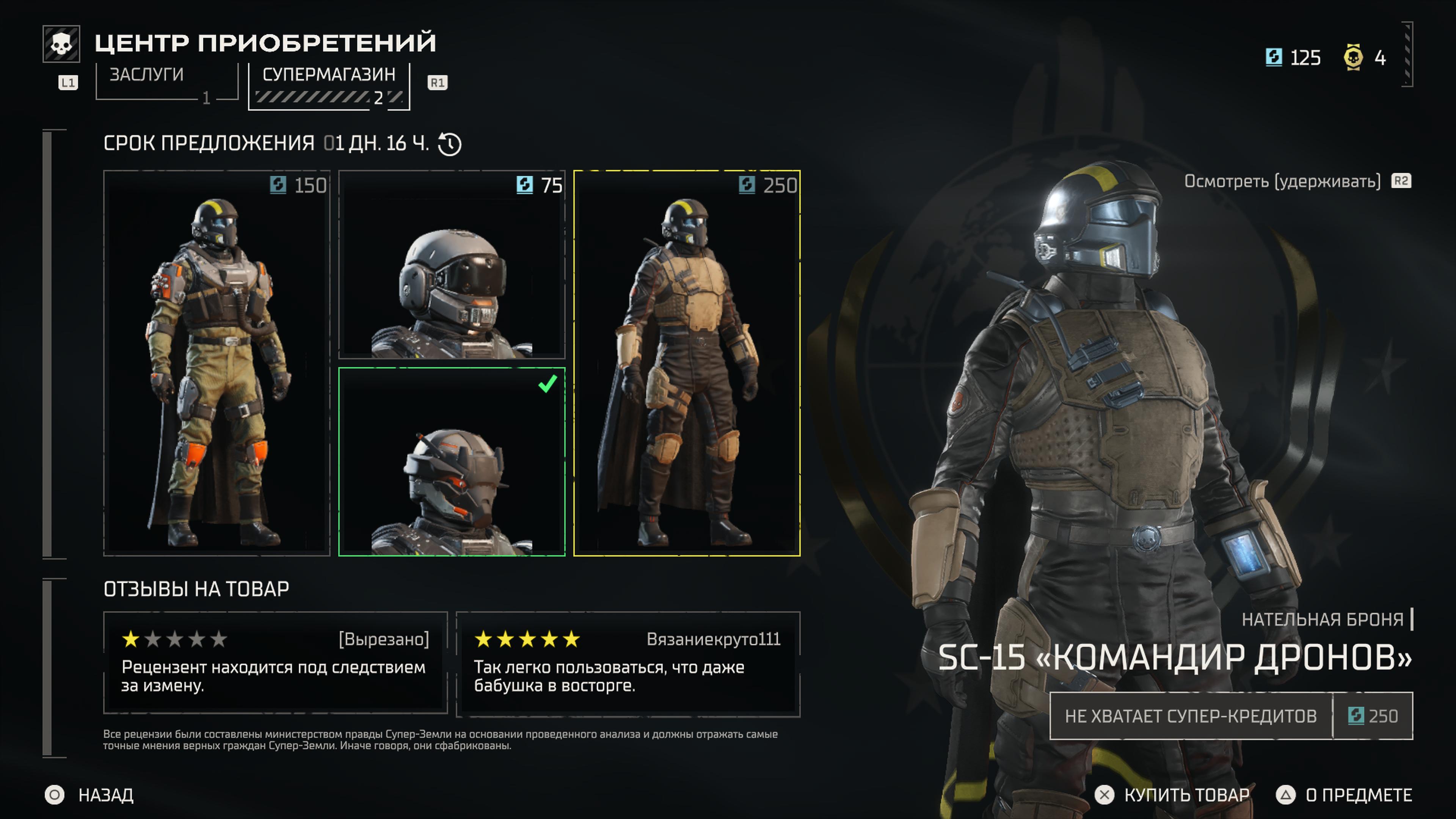Go back with the НАЗАД option
The width and height of the screenshot is (1456, 819).
click(x=91, y=795)
